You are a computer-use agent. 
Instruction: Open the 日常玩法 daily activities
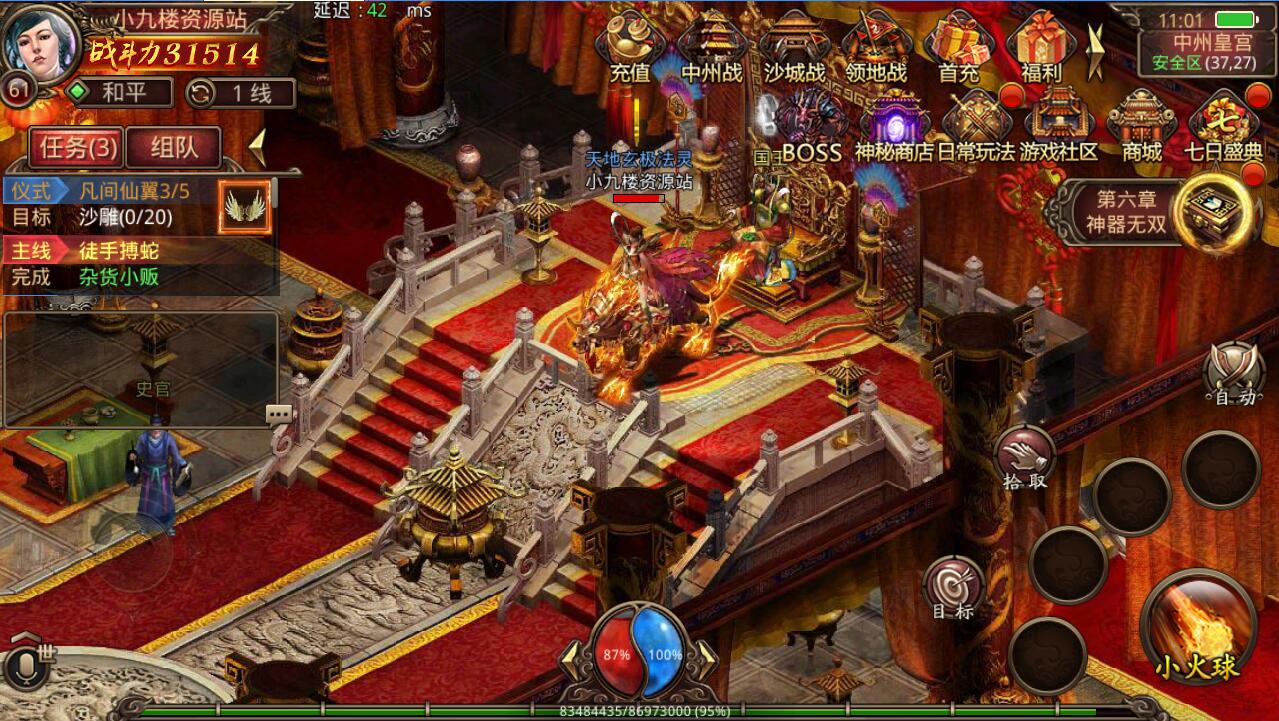975,127
